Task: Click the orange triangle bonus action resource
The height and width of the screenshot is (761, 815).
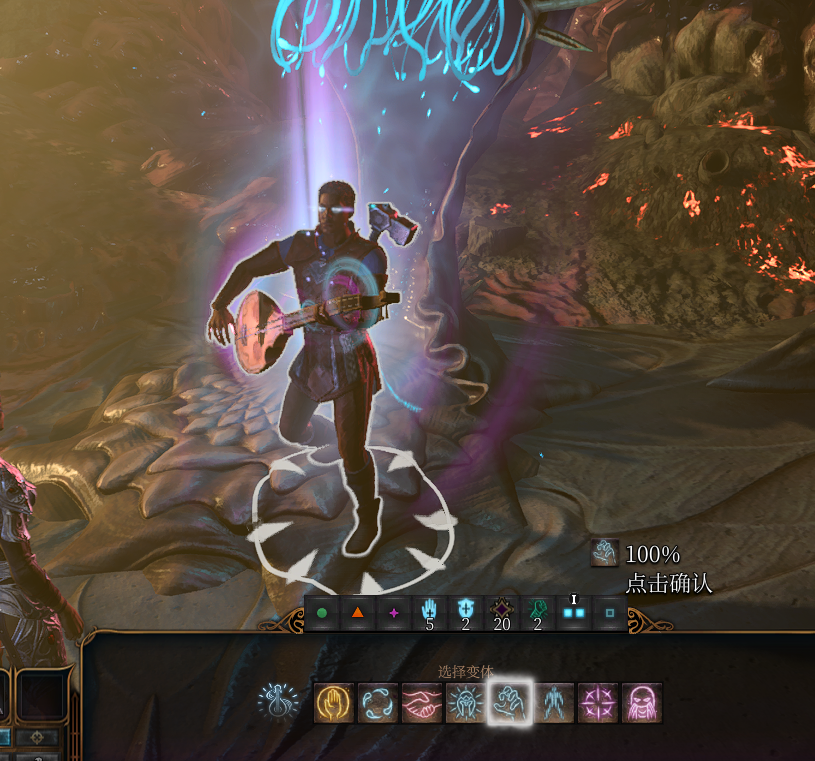Action: 358,613
